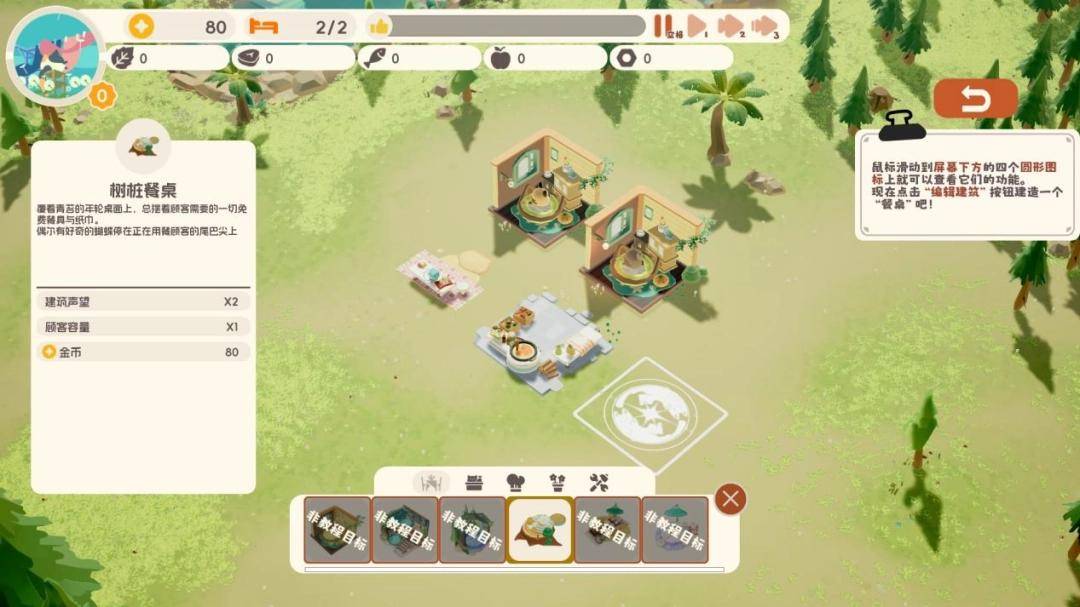Switch to the dining table category tab

pyautogui.click(x=431, y=483)
